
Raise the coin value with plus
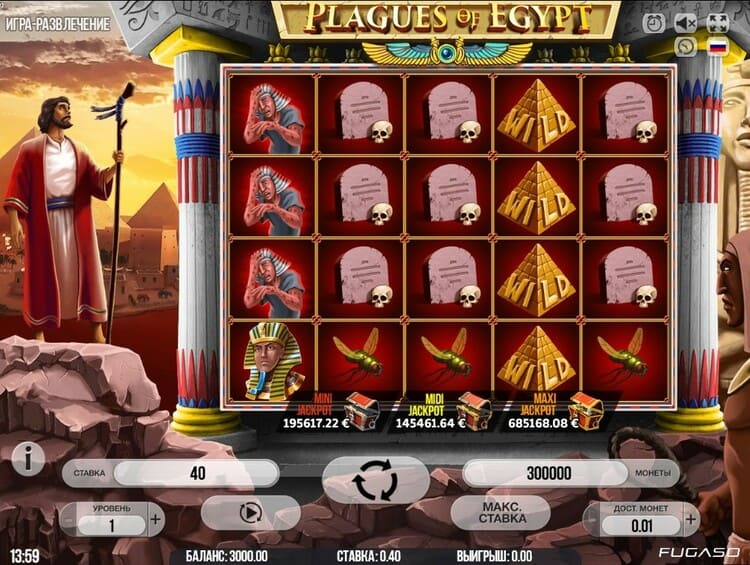(x=690, y=519)
